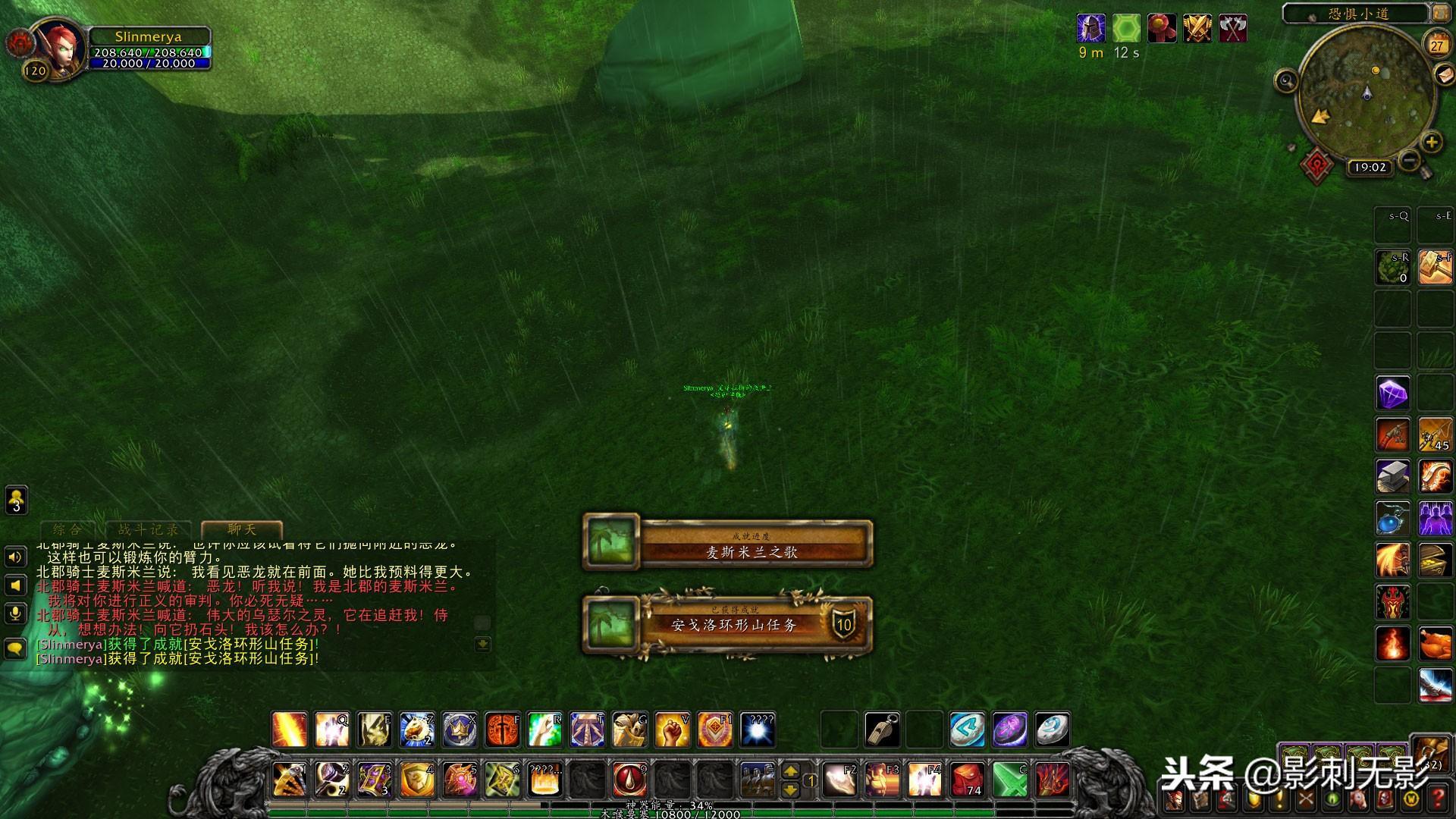The width and height of the screenshot is (1456, 819).
Task: Open the calendar showing day 27
Action: click(1436, 45)
